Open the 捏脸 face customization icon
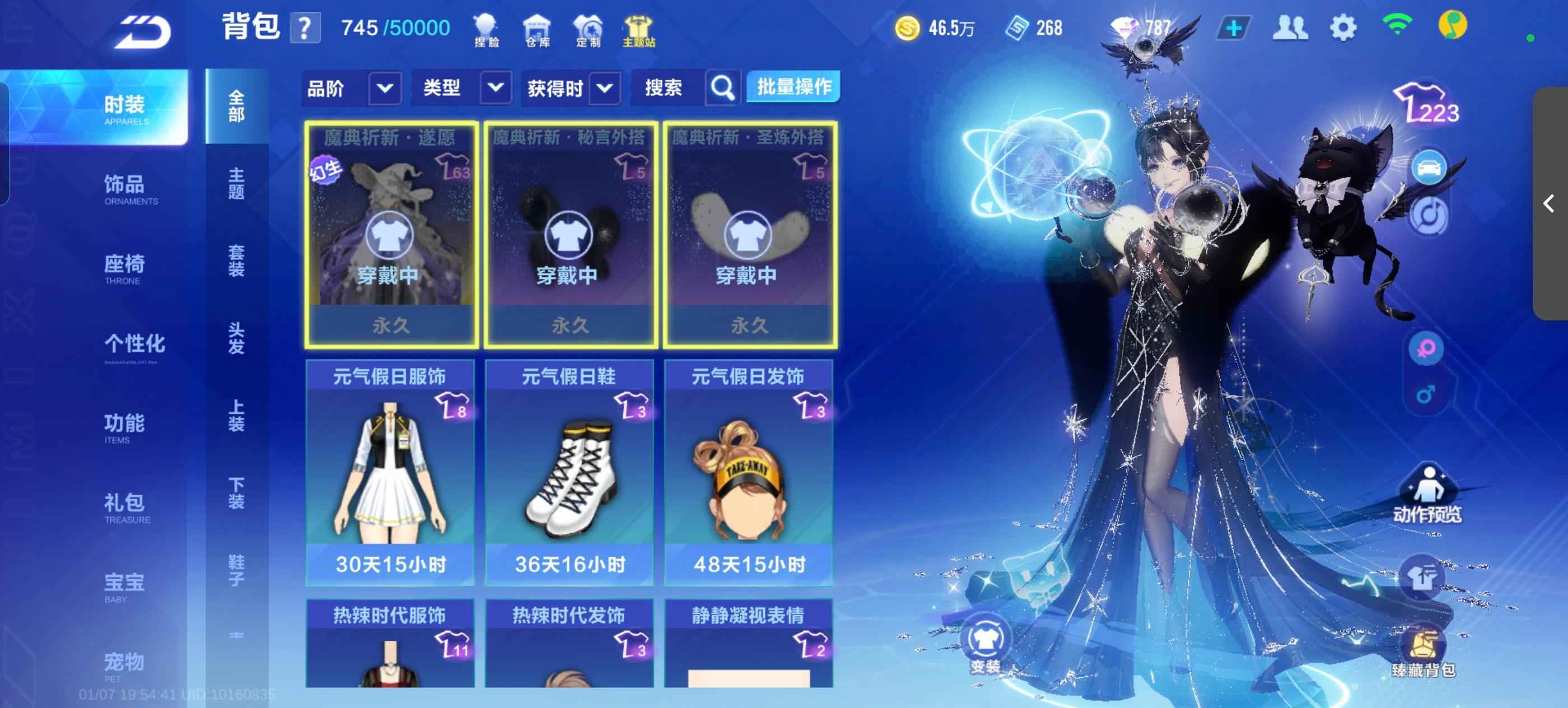Image resolution: width=1568 pixels, height=708 pixels. pyautogui.click(x=486, y=30)
